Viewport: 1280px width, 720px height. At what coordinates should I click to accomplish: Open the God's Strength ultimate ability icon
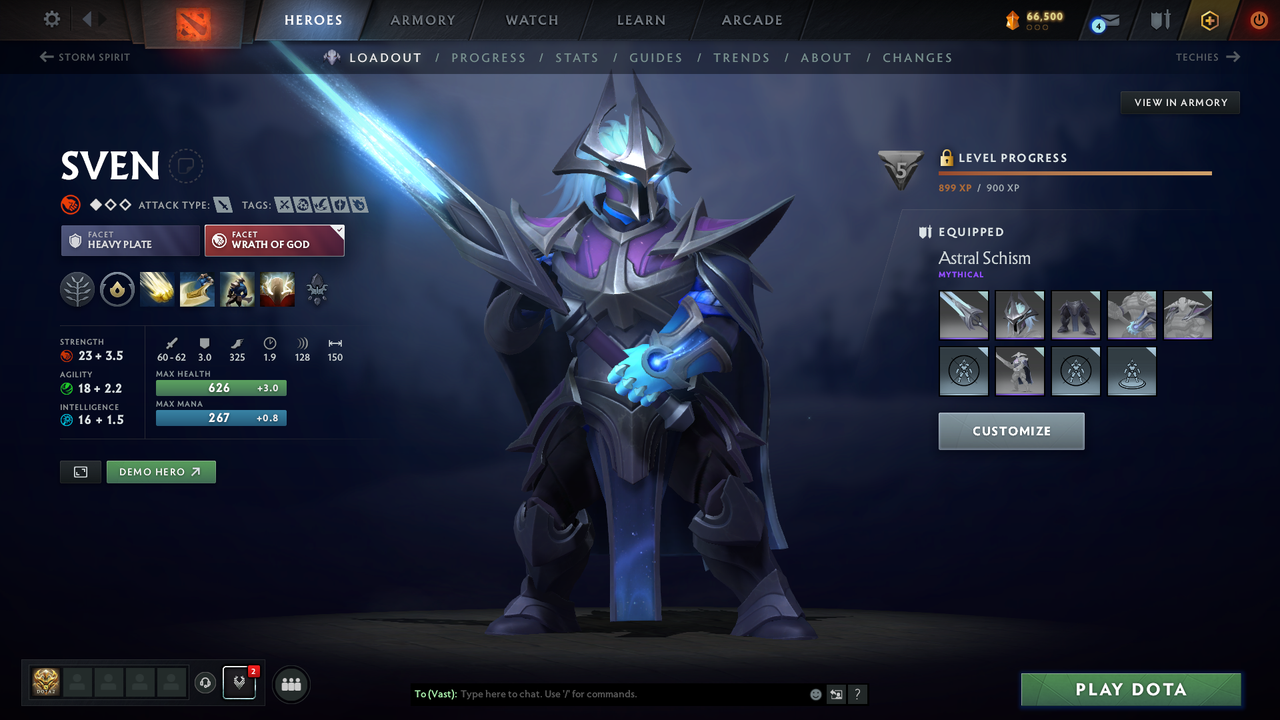(277, 290)
